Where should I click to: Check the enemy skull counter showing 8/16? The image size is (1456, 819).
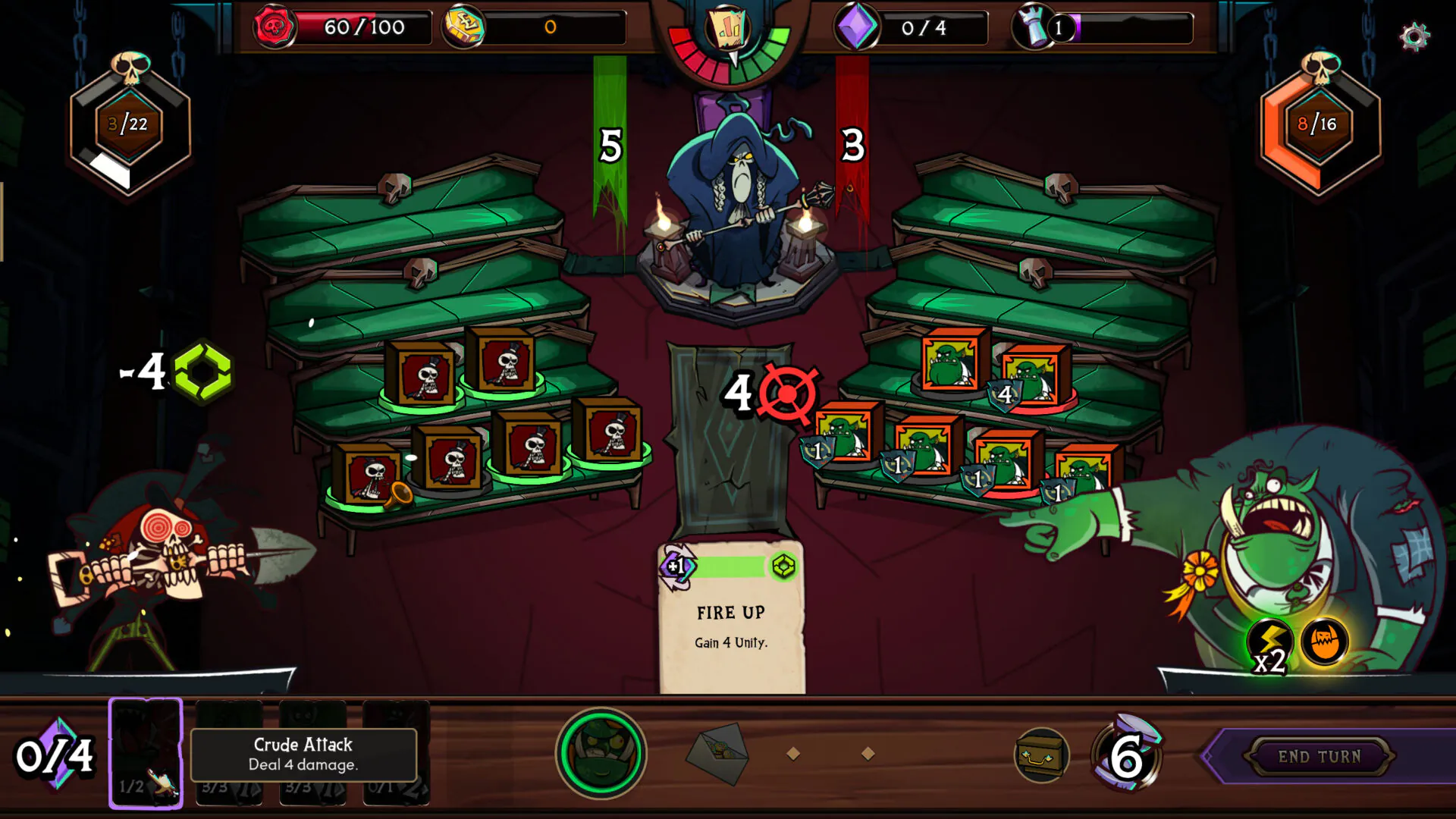pos(1319,124)
